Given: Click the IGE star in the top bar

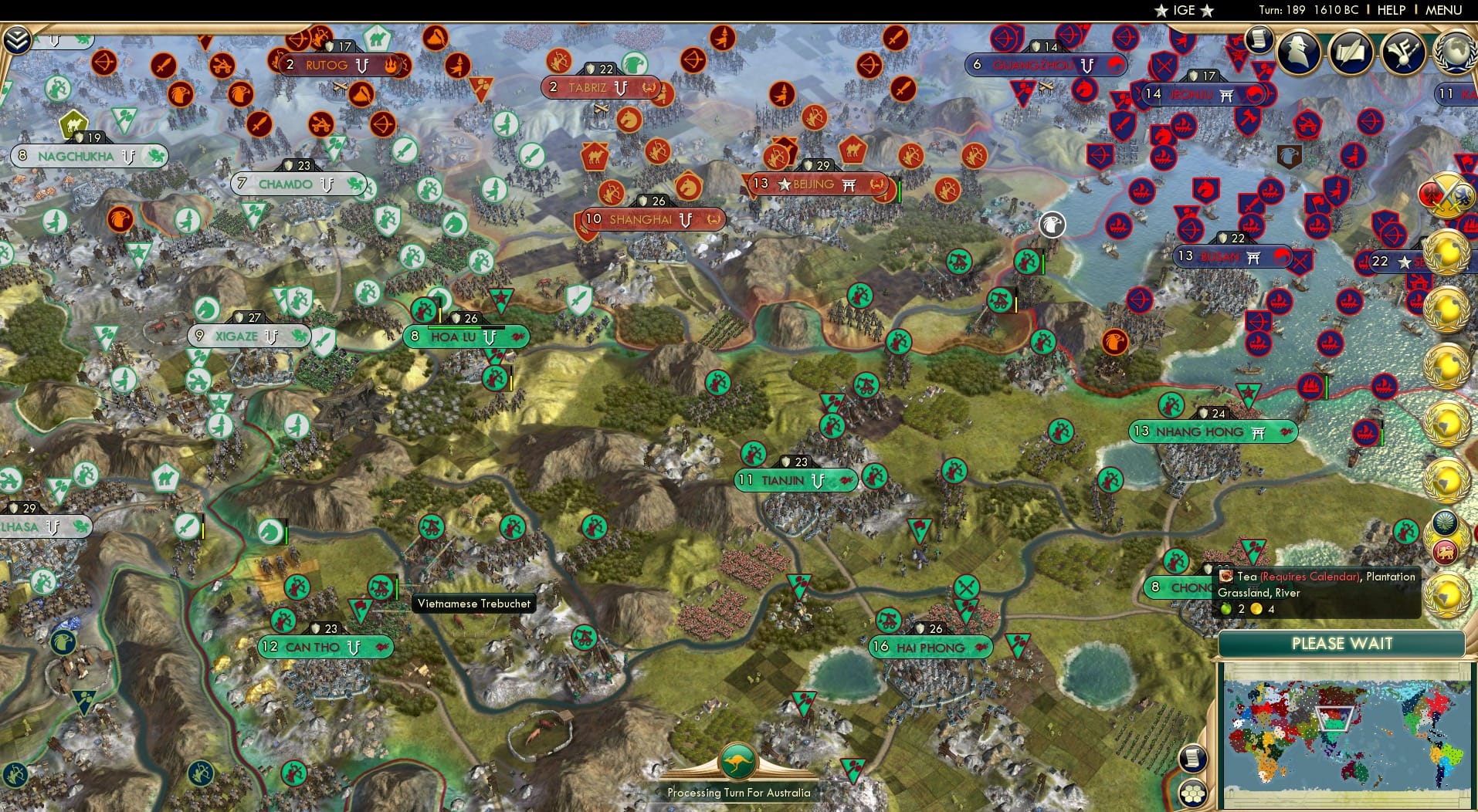Looking at the screenshot, I should 1162,10.
